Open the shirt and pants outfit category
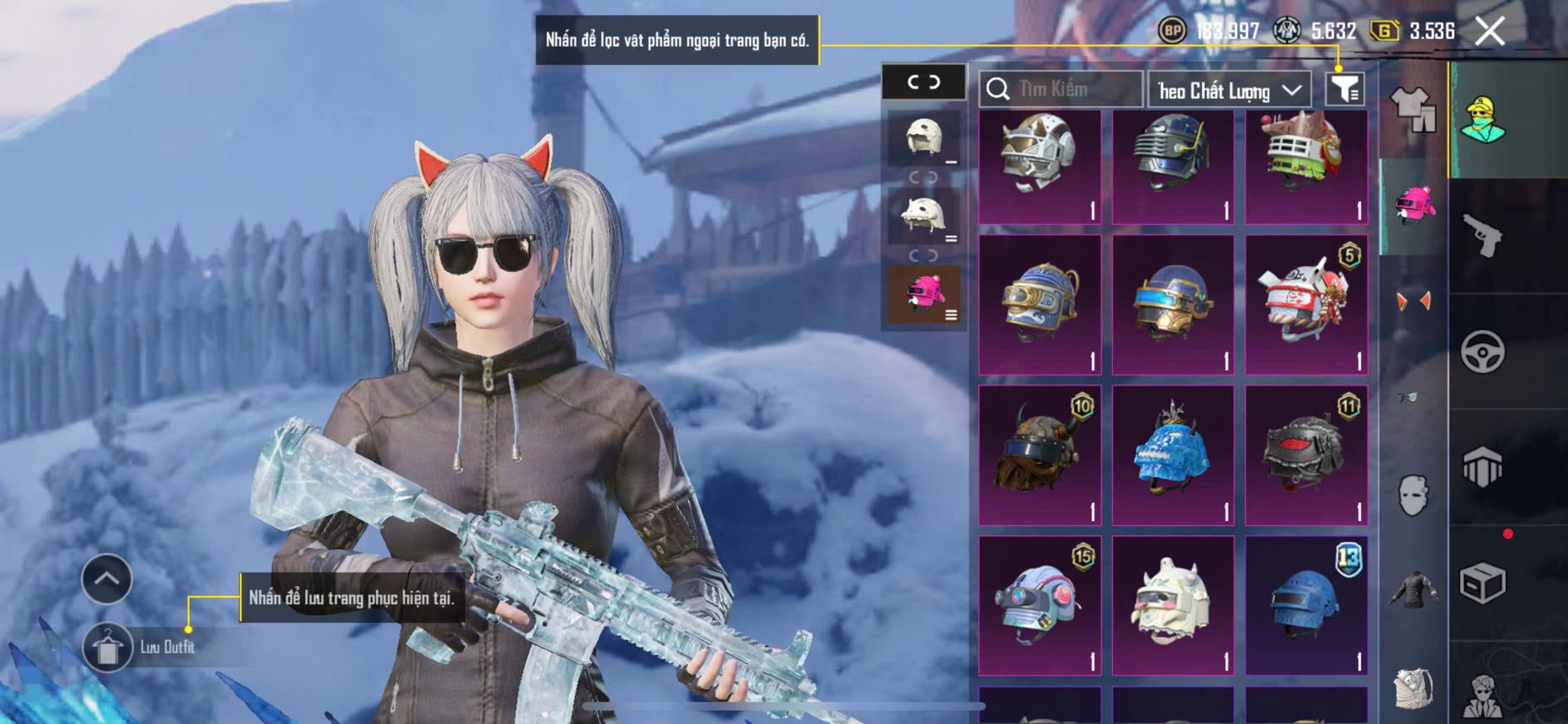The width and height of the screenshot is (1568, 724). pos(1412,110)
